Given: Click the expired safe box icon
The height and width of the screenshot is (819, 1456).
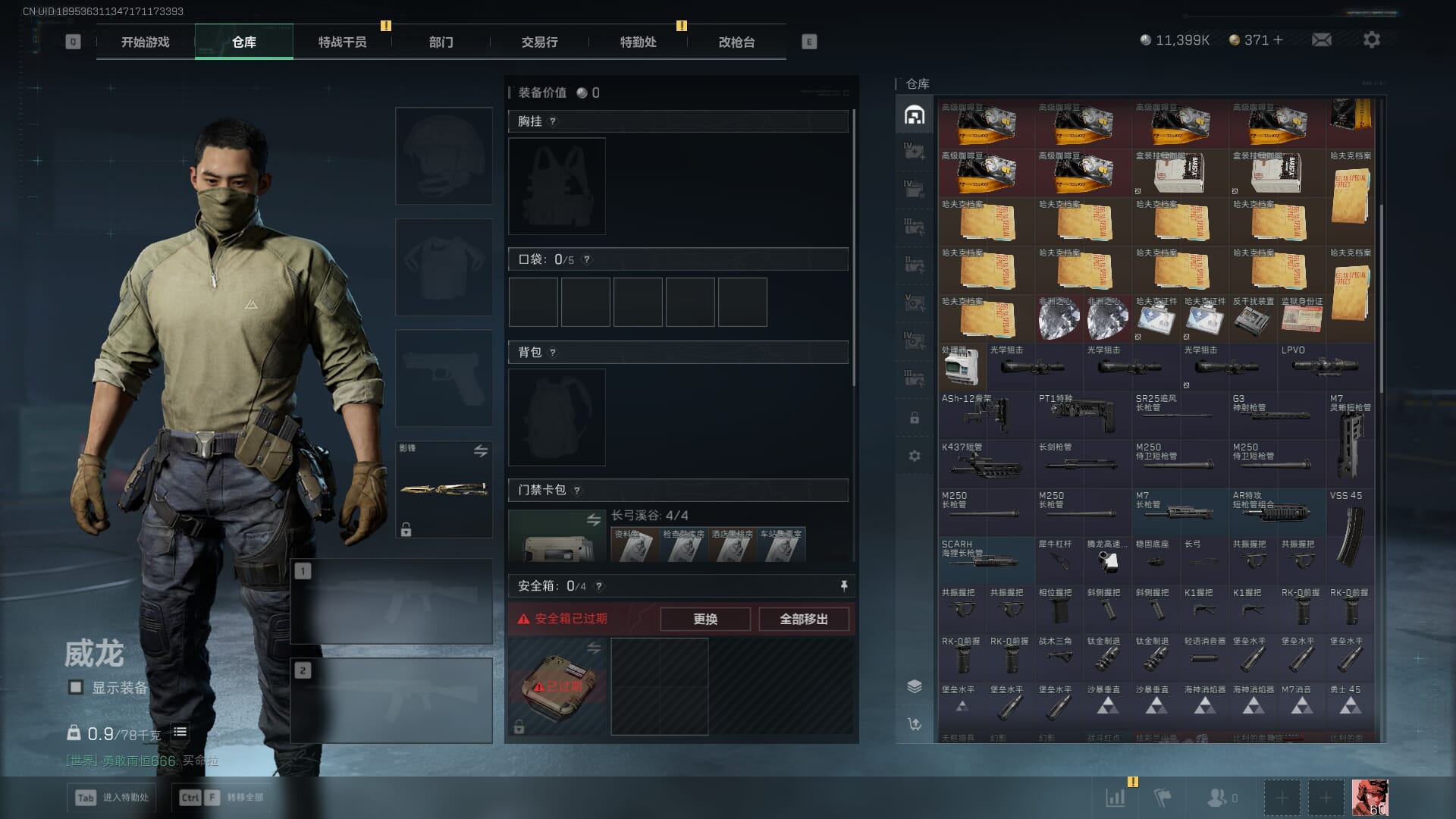Looking at the screenshot, I should click(557, 686).
